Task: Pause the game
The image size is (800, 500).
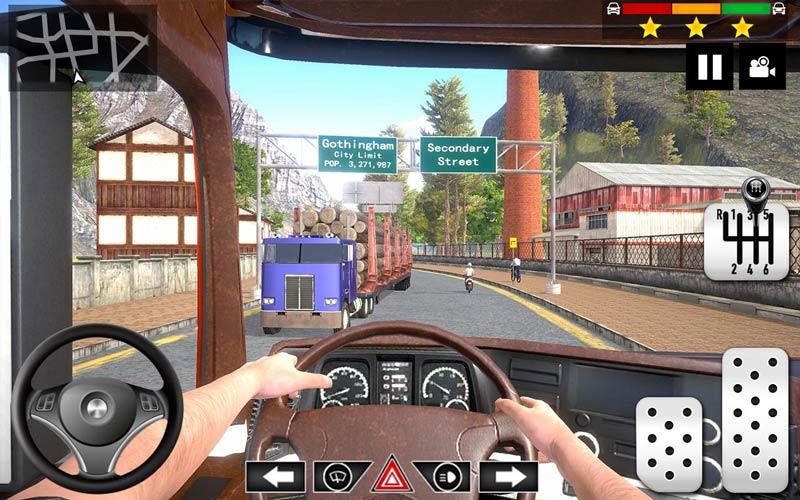Action: coord(709,67)
